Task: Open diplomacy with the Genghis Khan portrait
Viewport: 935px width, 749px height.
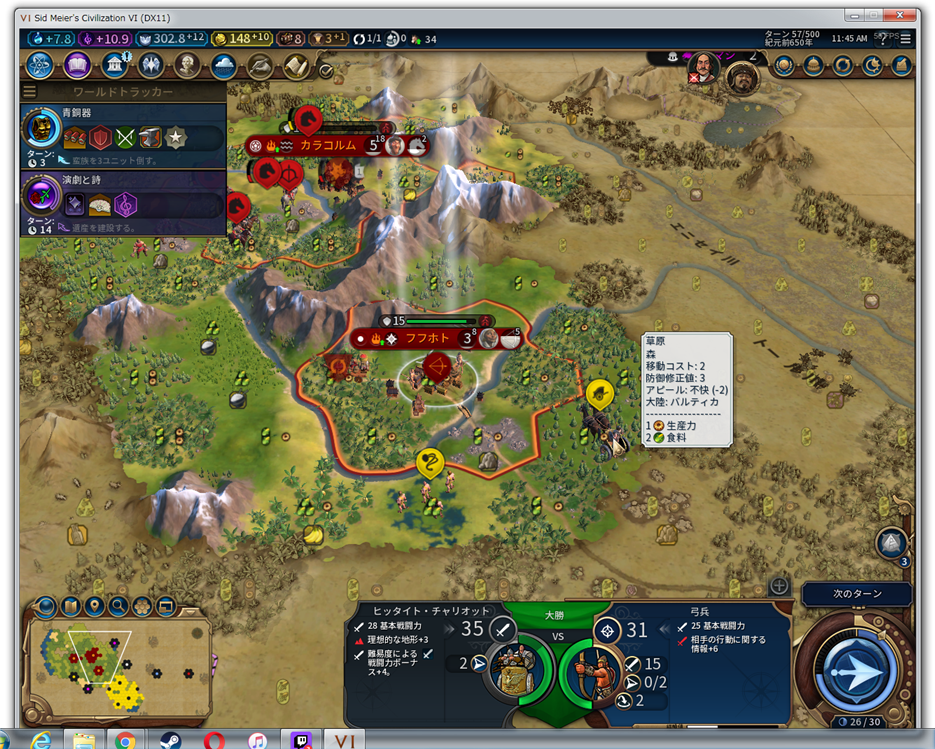Action: [x=743, y=76]
